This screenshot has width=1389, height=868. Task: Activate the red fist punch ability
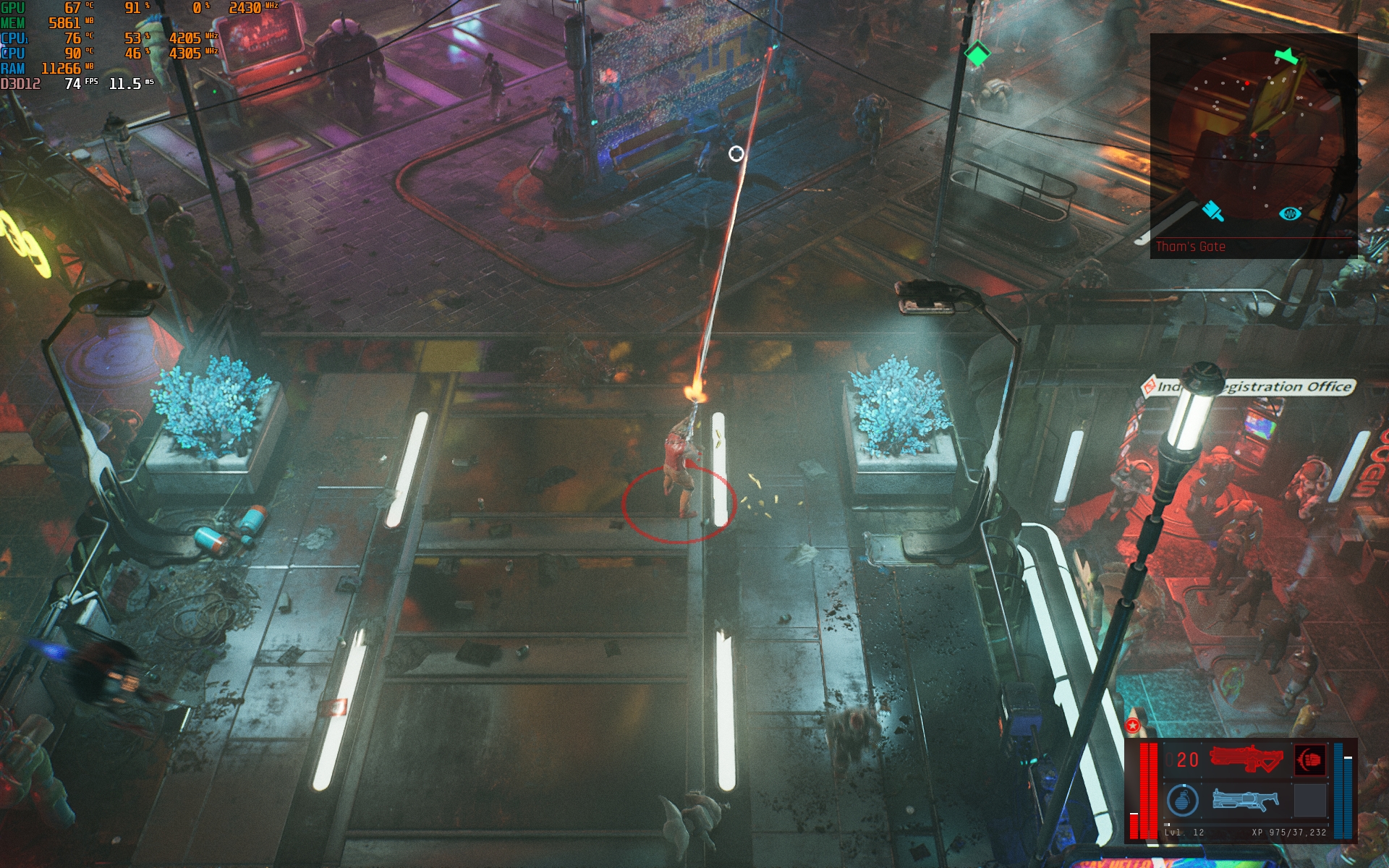1310,760
